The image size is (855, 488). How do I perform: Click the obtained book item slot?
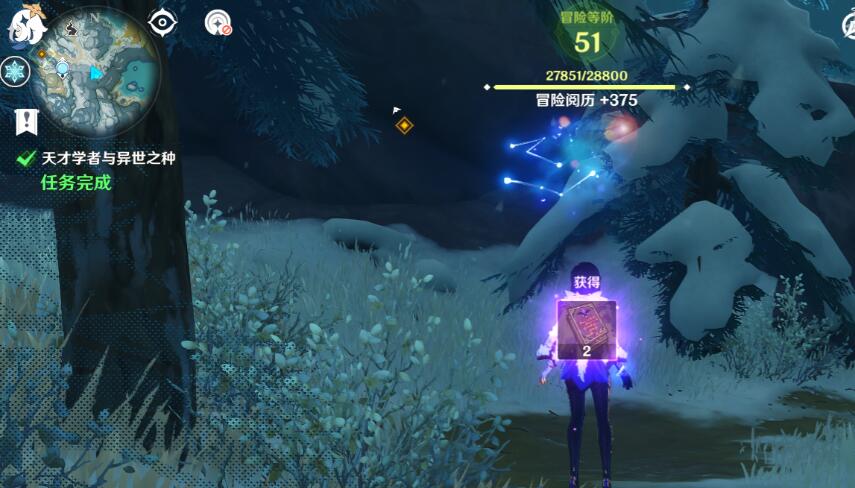coord(587,329)
